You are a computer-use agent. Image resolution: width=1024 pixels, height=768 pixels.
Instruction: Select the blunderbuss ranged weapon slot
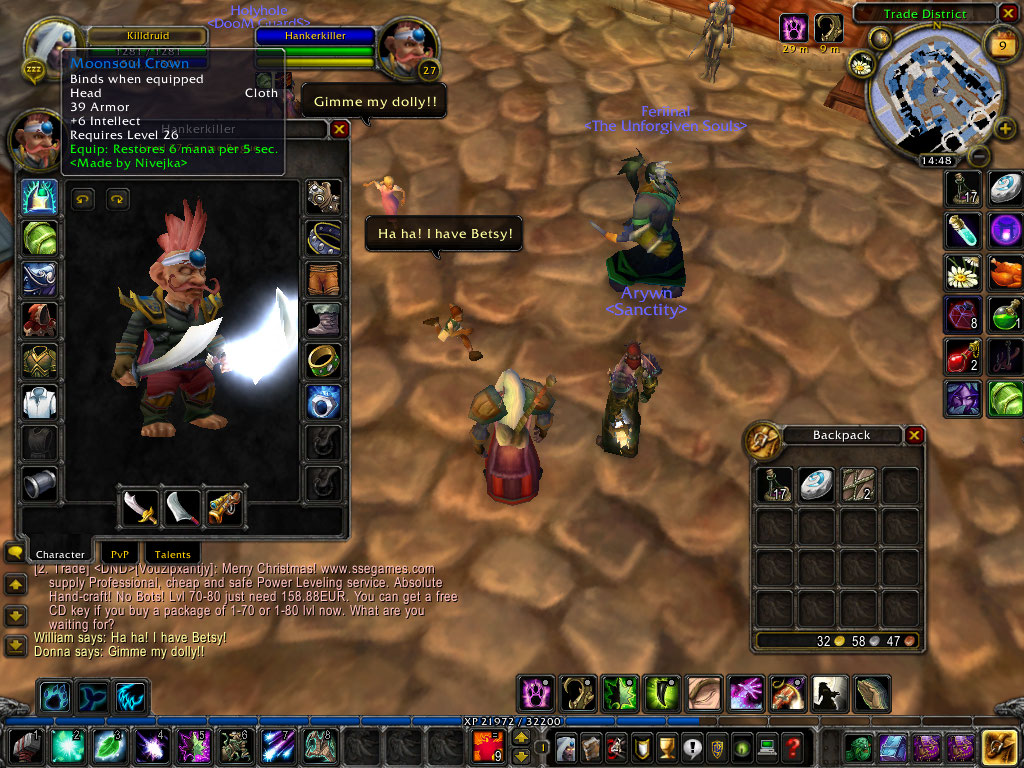[224, 509]
